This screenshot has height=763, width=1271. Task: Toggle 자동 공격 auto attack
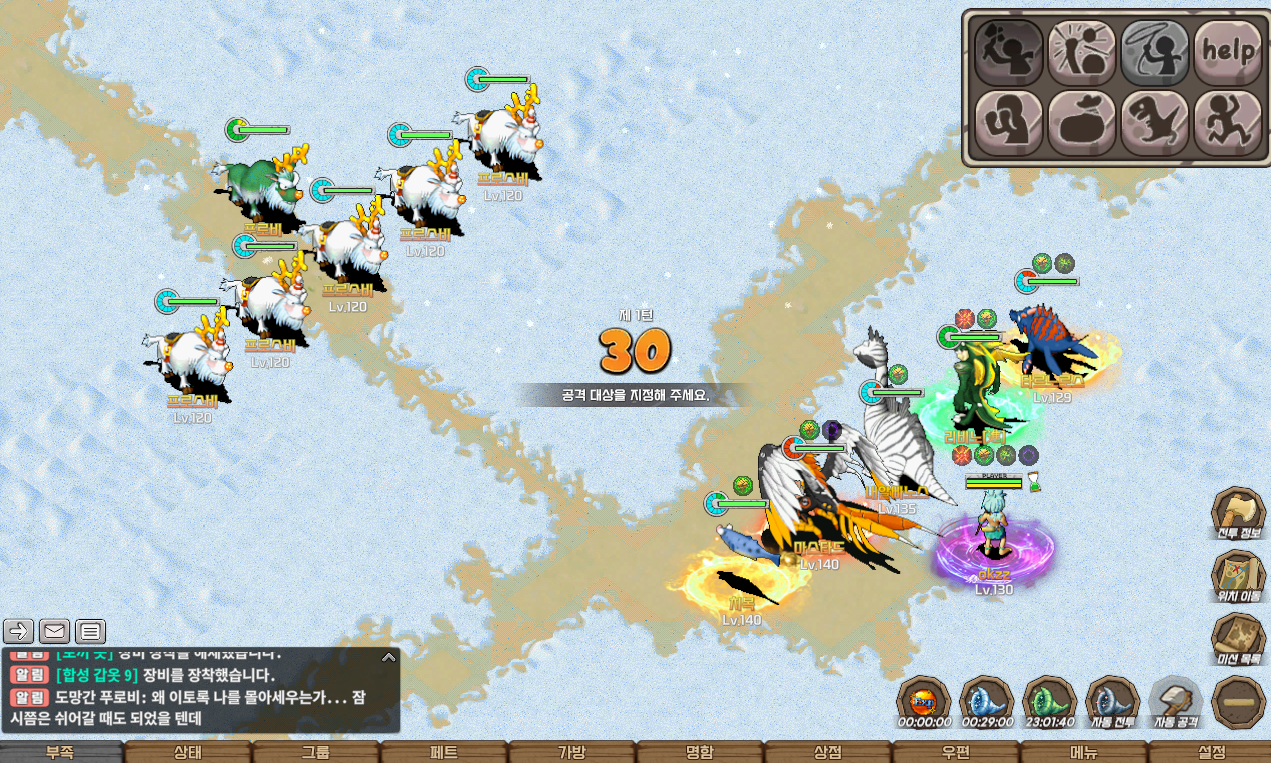point(1175,702)
